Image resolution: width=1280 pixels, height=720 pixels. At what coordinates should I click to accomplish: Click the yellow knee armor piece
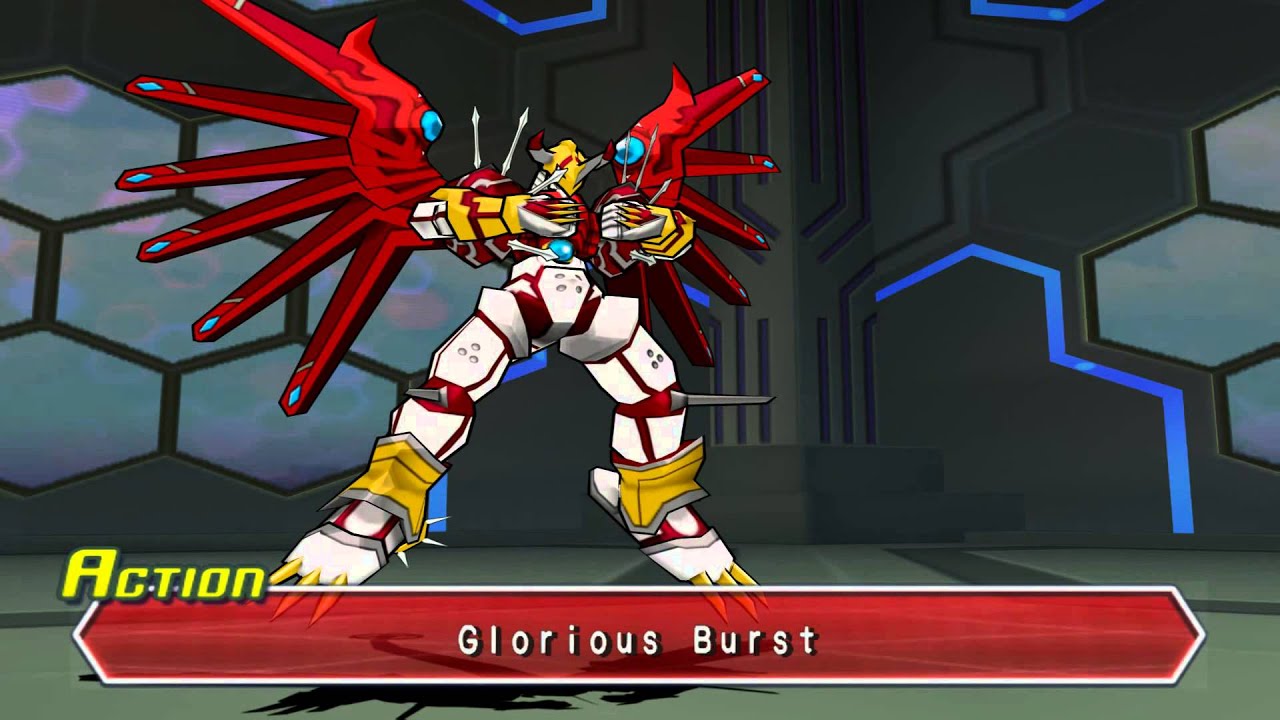pos(660,480)
